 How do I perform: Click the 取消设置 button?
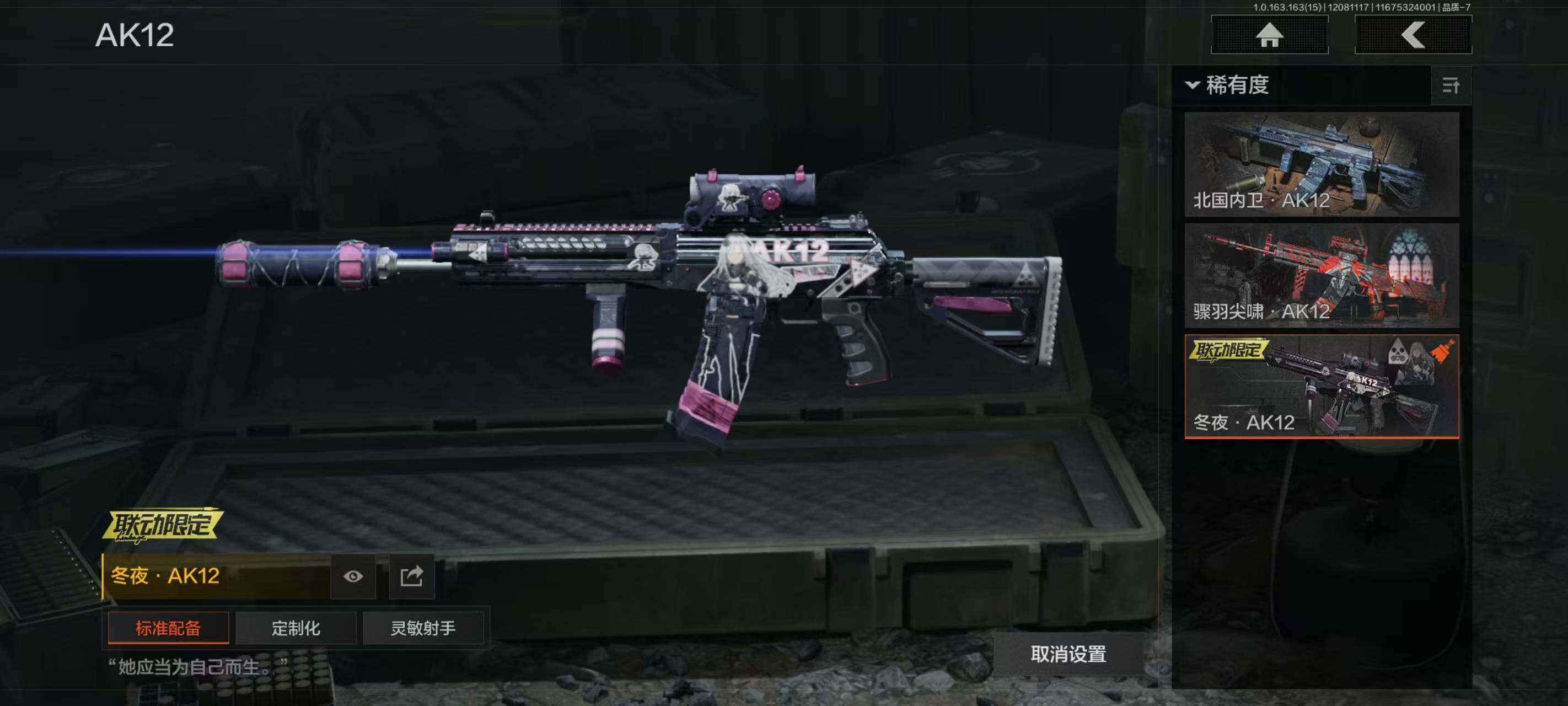coord(1068,654)
